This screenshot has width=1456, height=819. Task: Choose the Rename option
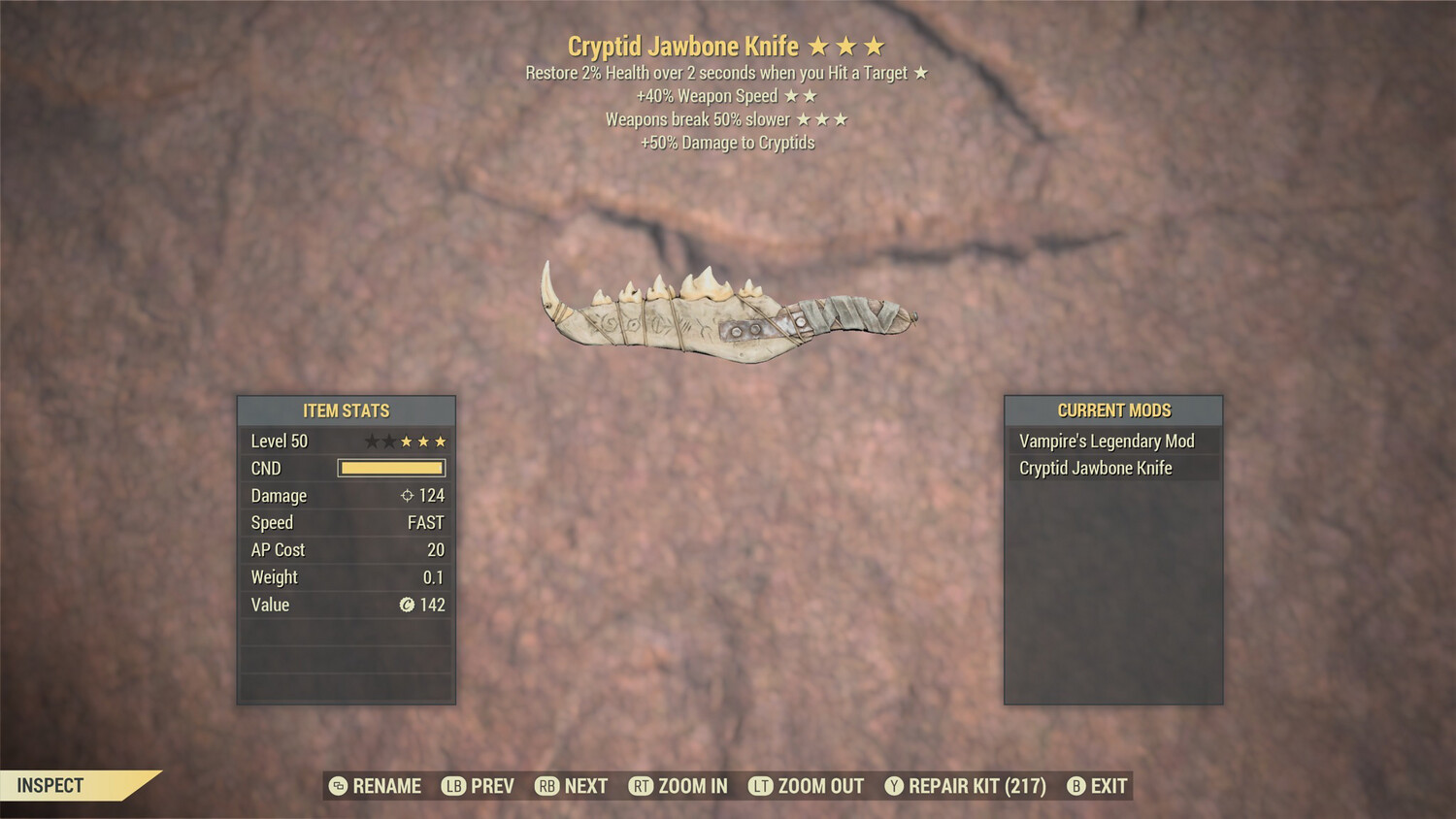coord(376,786)
